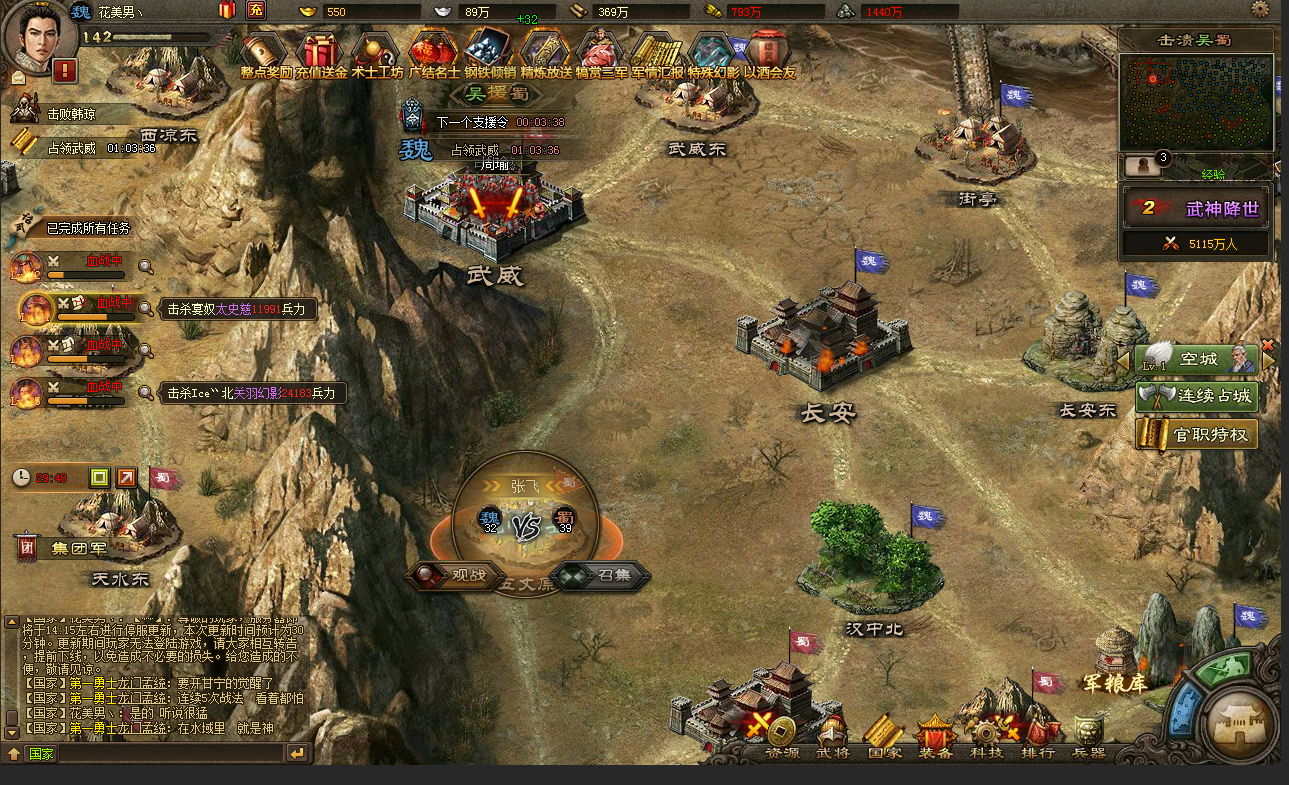The image size is (1289, 785).
Task: Click the 召集 rally button
Action: (604, 575)
